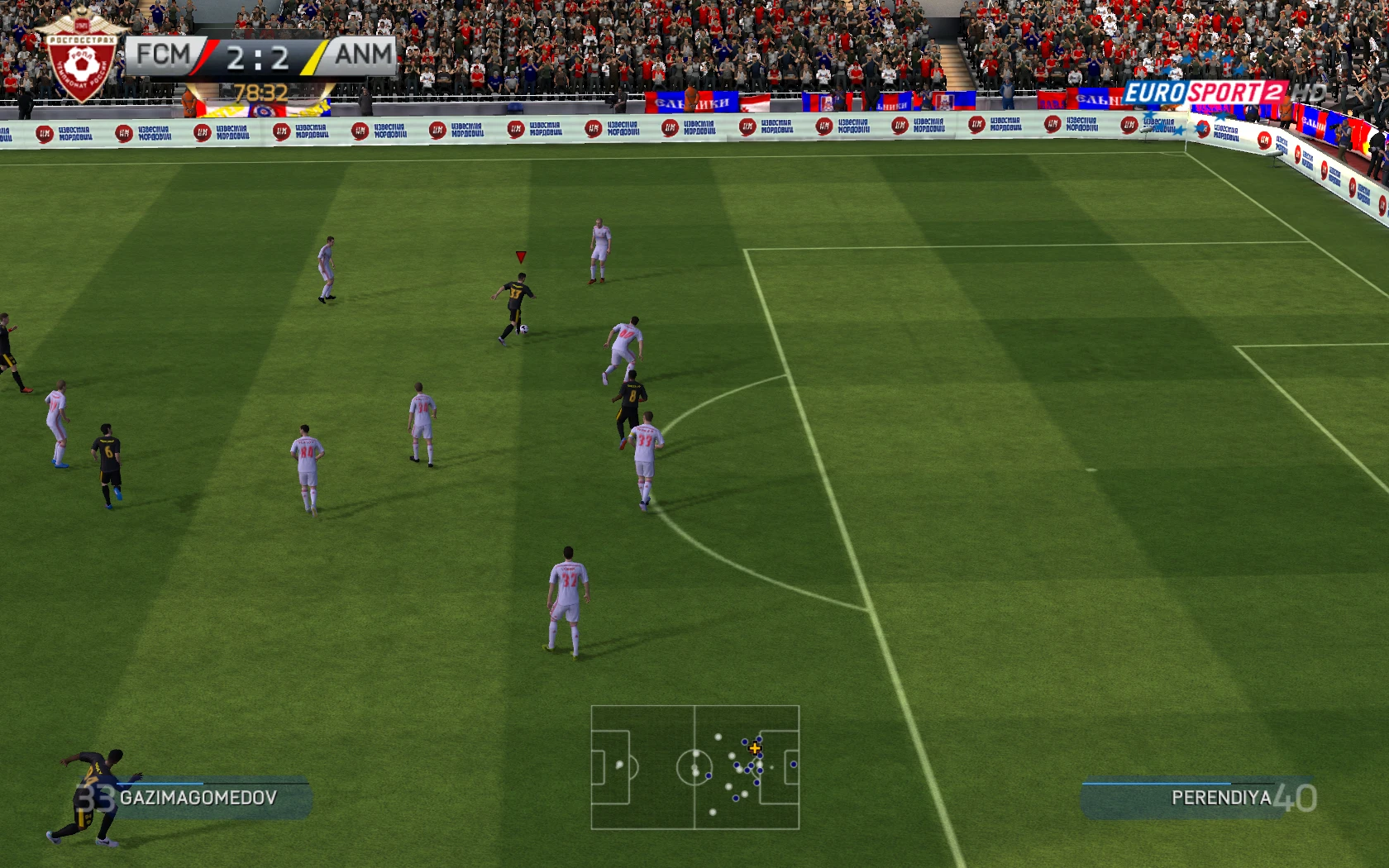Click the yellow cross marker on the minimap
This screenshot has height=868, width=1389.
[755, 749]
